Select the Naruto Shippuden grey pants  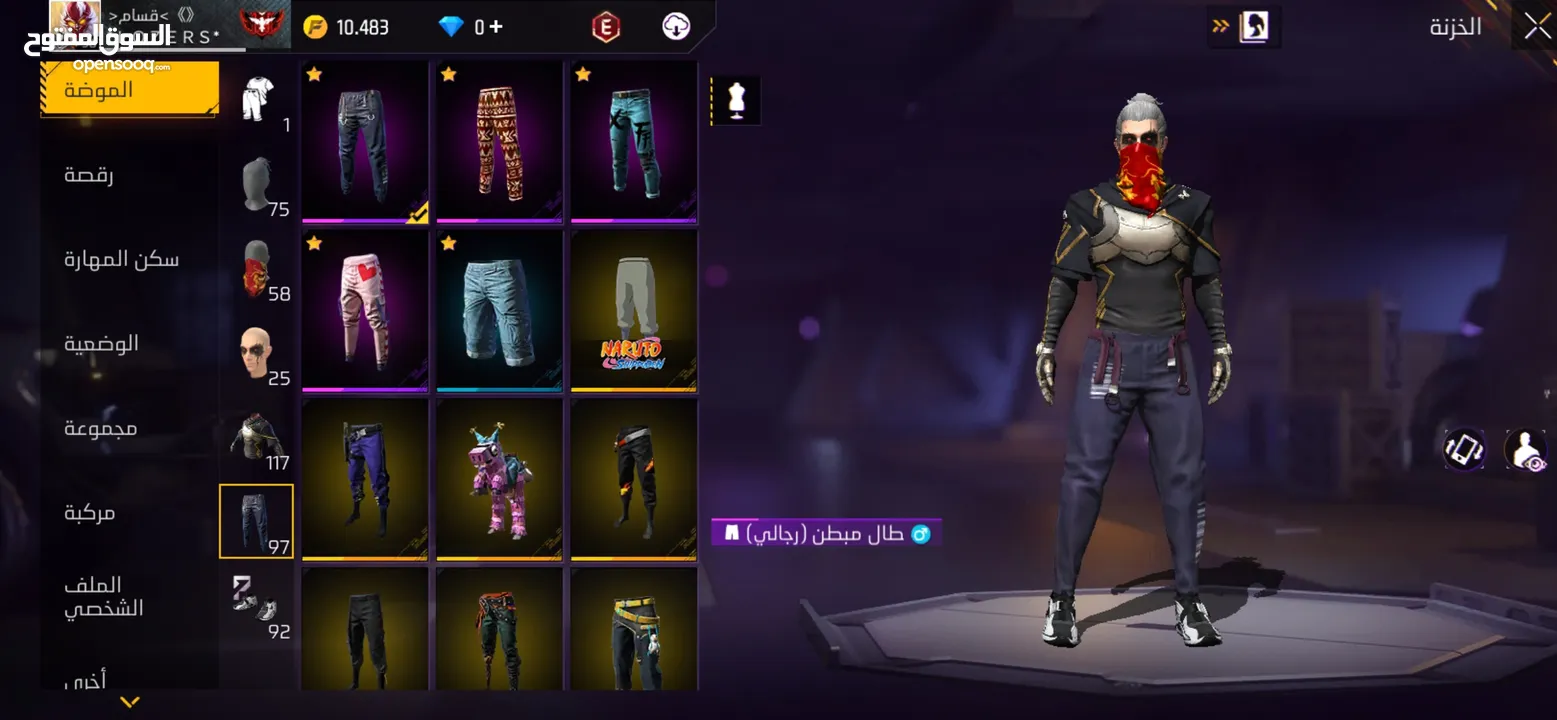pyautogui.click(x=634, y=311)
